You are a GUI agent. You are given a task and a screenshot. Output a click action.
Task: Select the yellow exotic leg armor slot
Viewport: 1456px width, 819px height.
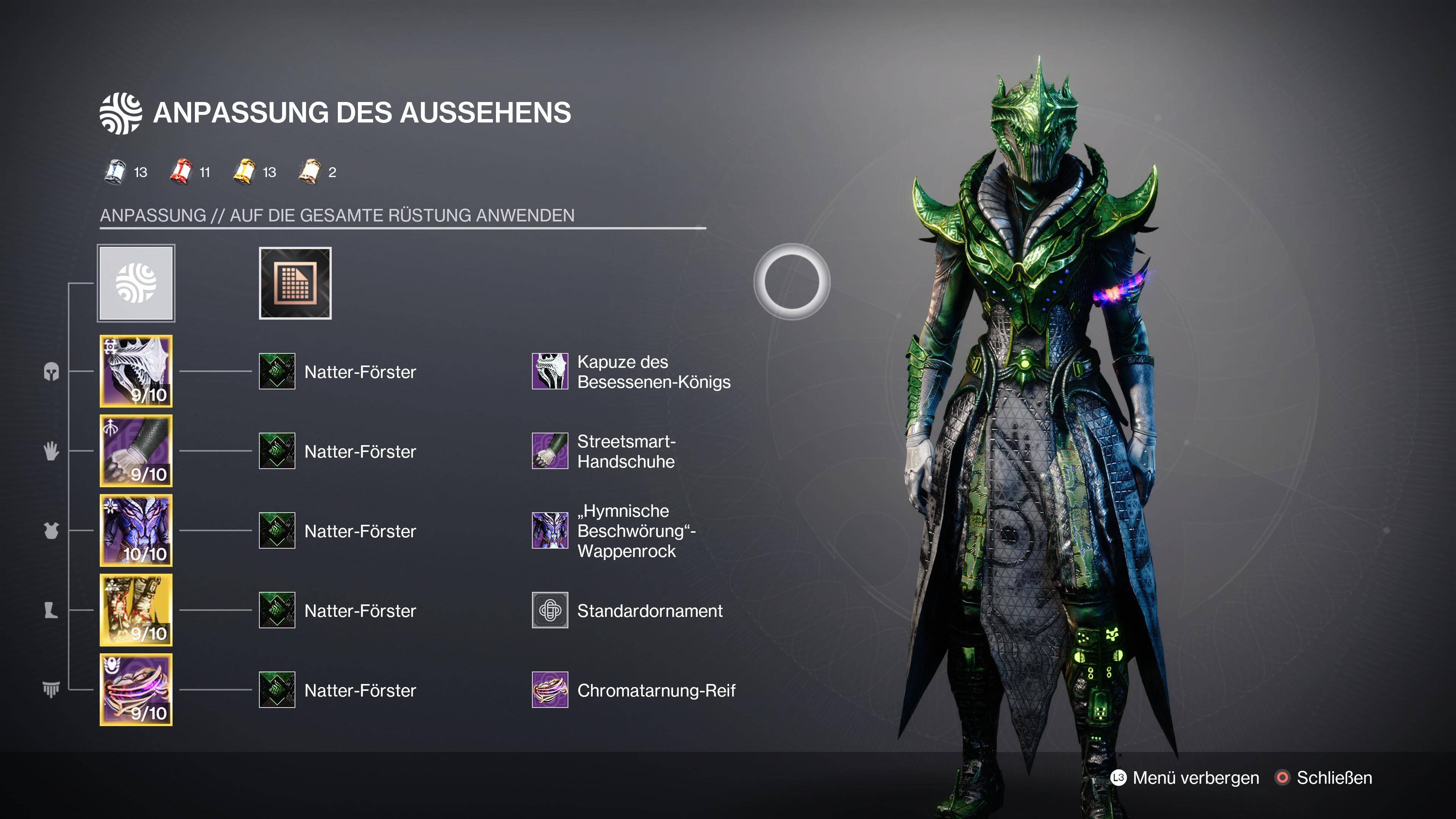(x=136, y=610)
